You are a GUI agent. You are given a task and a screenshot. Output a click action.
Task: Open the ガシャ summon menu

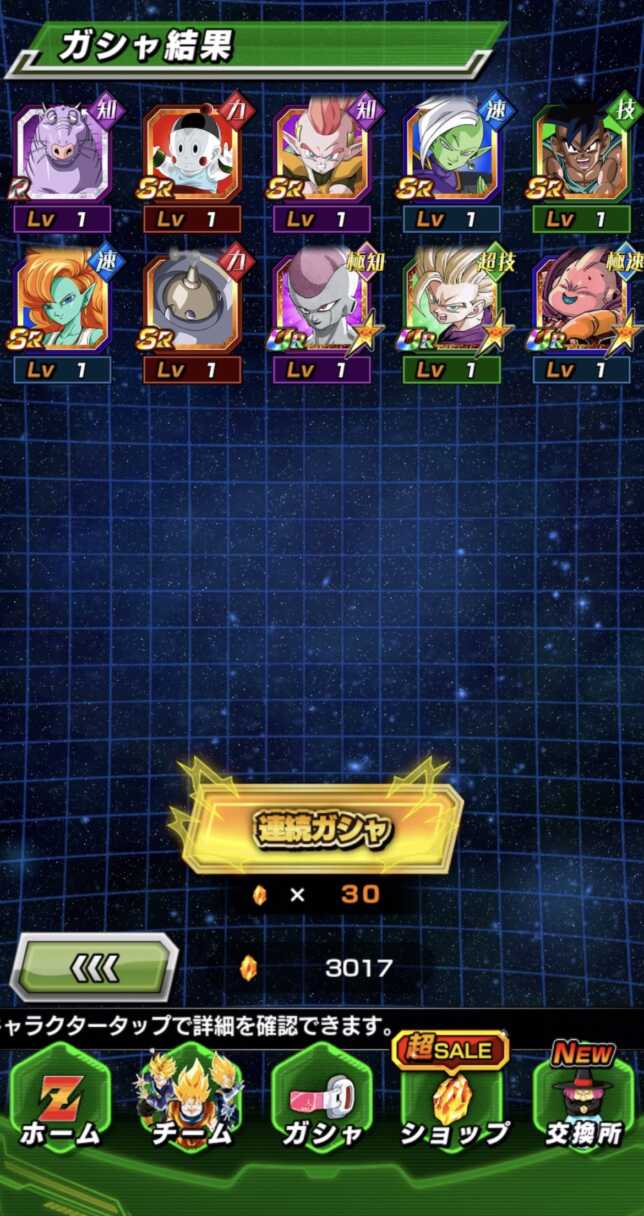tap(322, 1100)
